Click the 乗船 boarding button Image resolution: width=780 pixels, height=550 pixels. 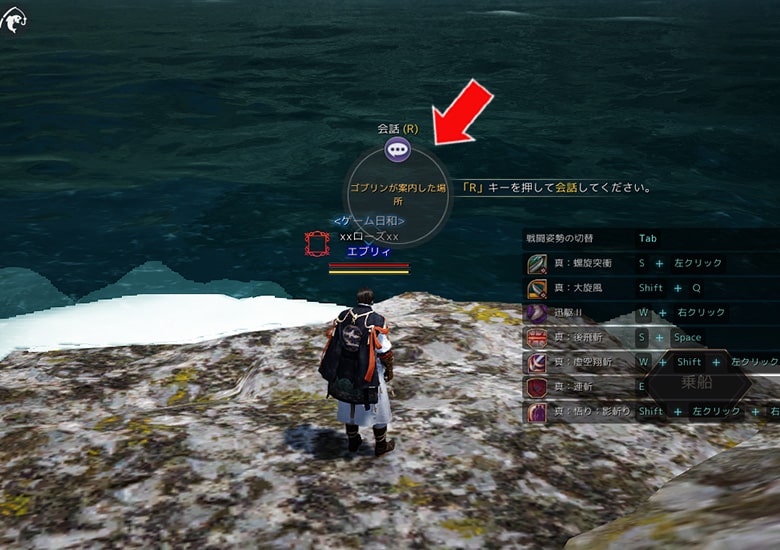point(696,383)
